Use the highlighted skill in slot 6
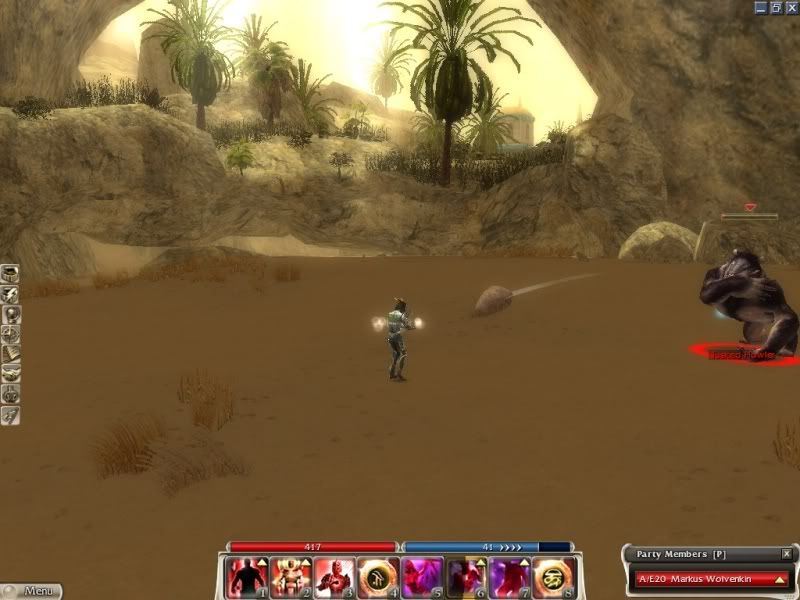The width and height of the screenshot is (800, 600). pos(465,577)
